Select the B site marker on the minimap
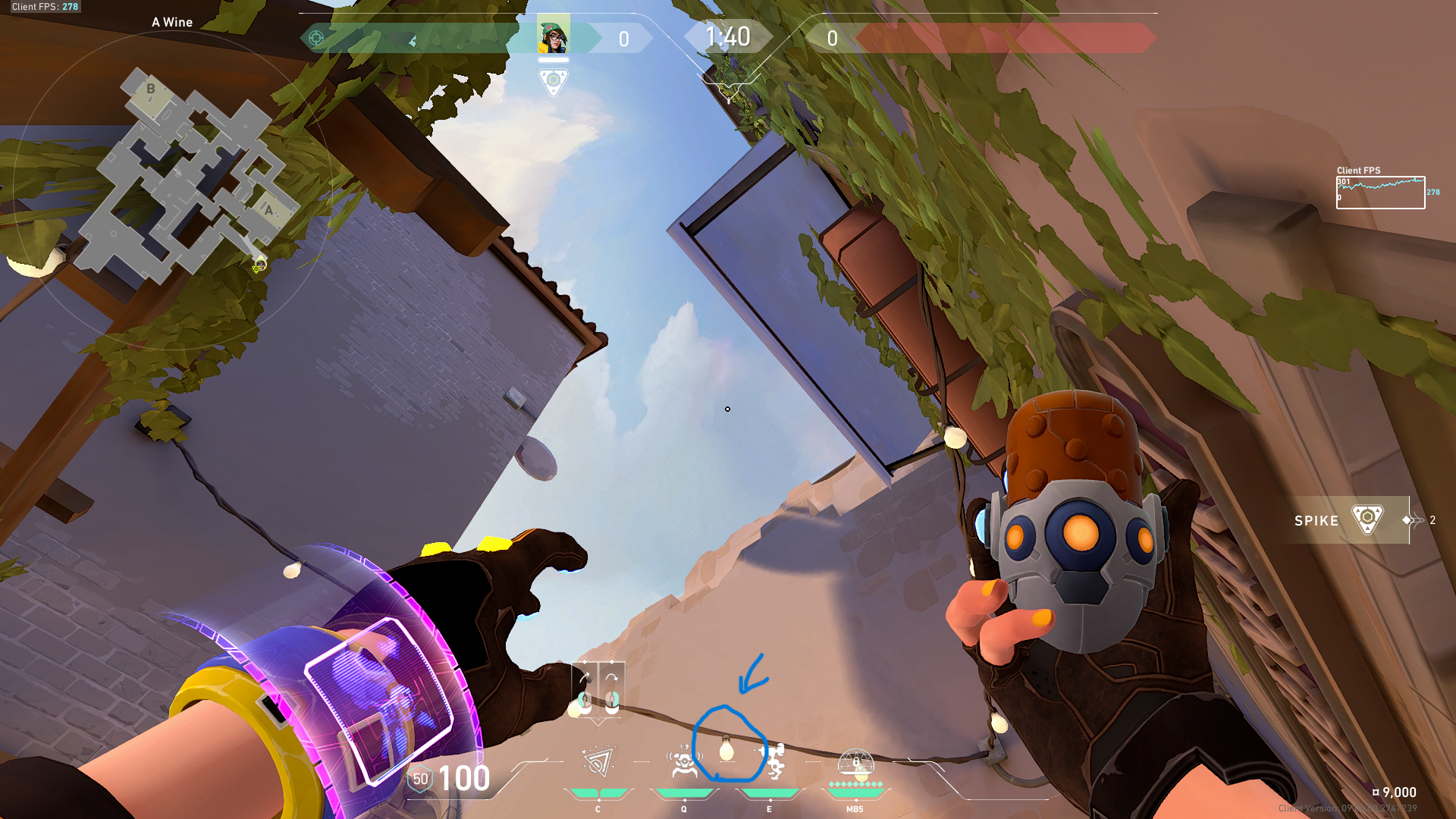This screenshot has height=819, width=1456. 152,89
